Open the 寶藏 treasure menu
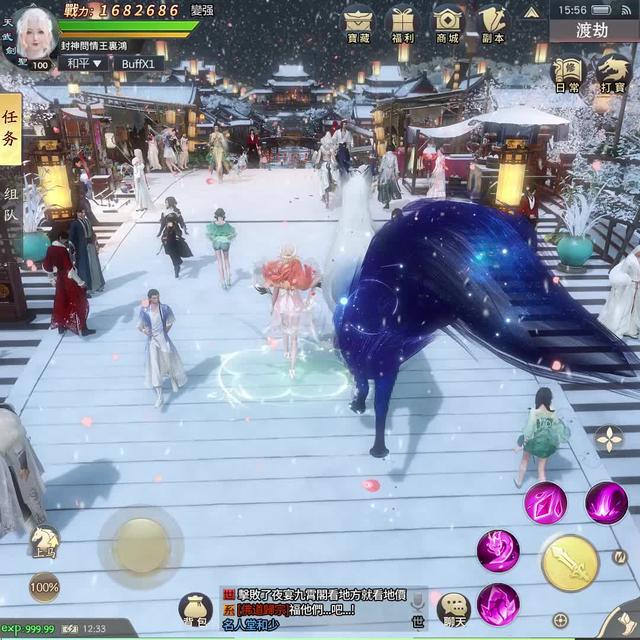 [x=358, y=22]
